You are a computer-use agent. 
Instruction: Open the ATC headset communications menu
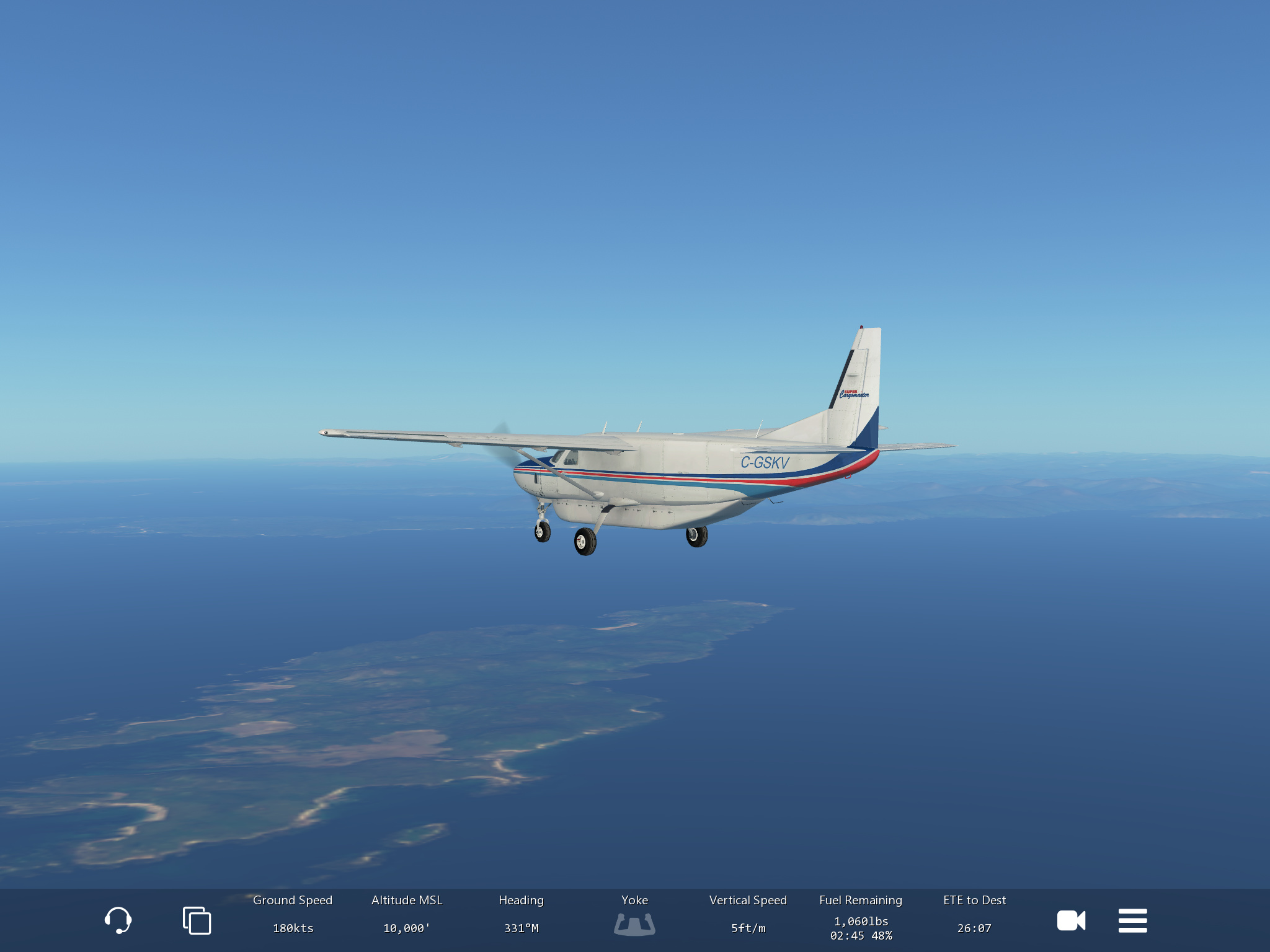[x=118, y=920]
